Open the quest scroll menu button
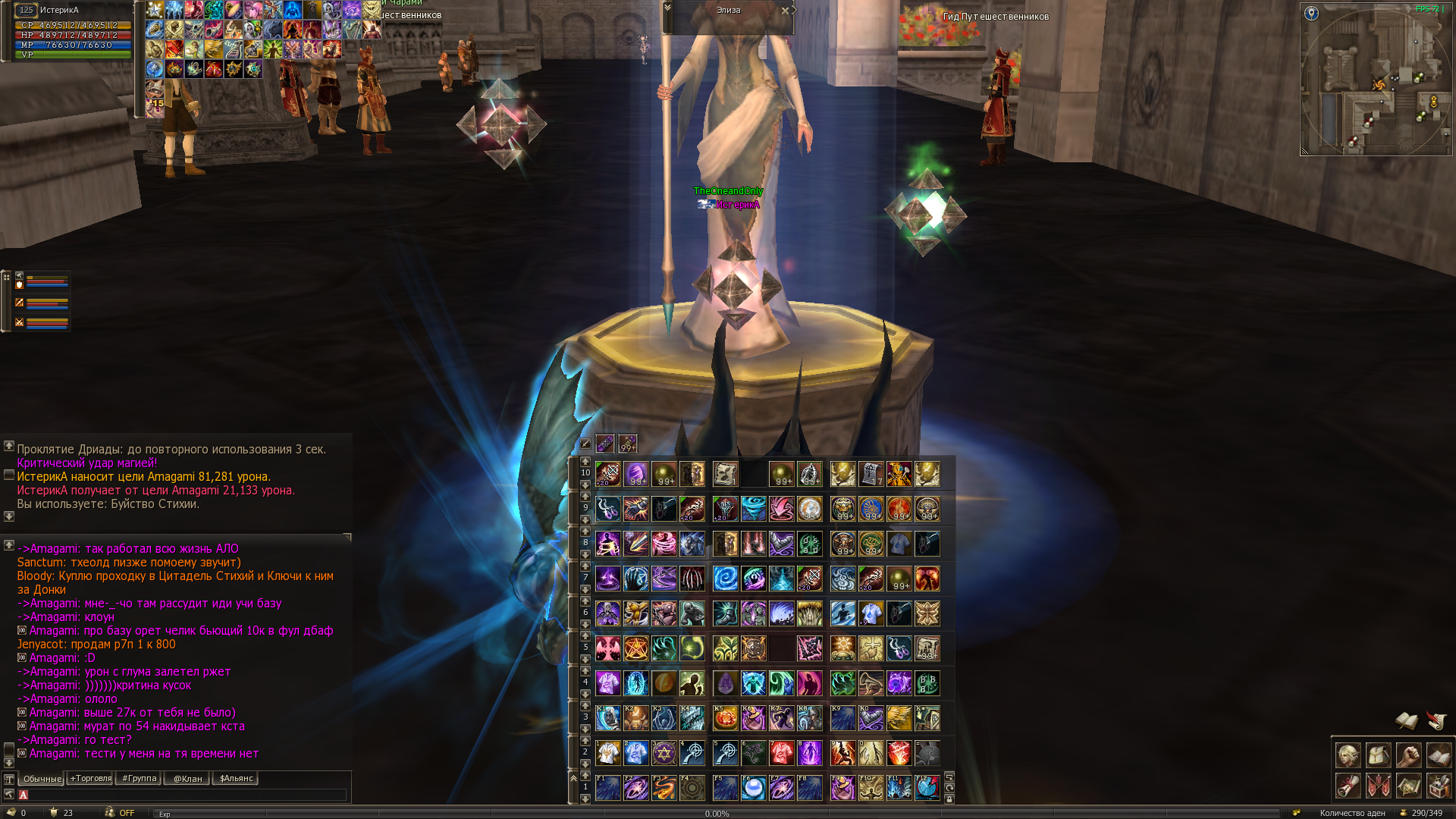The image size is (1456, 819). [1348, 786]
